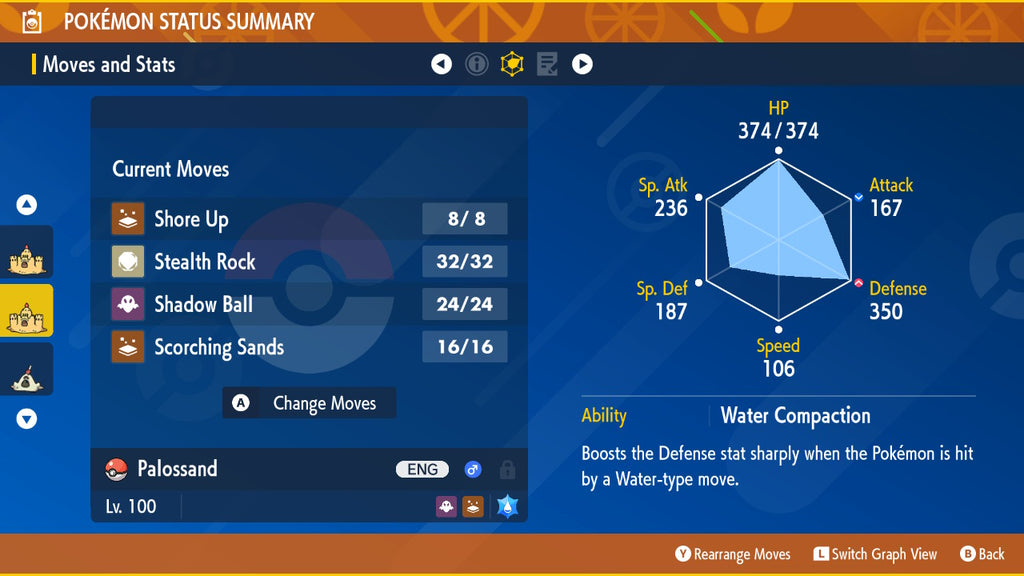Open the Change Moves option
1024x576 pixels.
click(x=309, y=403)
